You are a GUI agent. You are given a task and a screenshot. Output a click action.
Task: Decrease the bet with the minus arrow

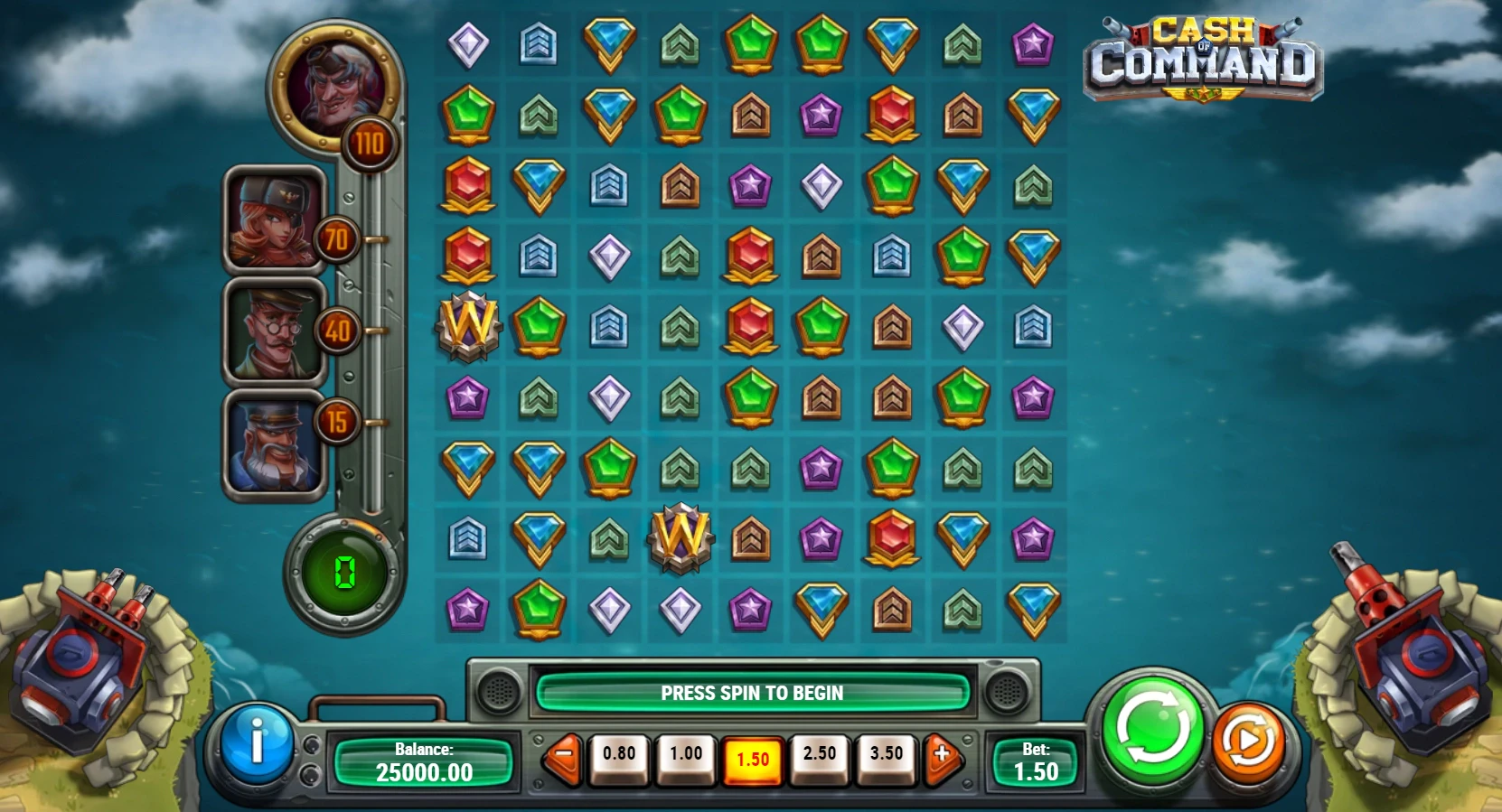(x=564, y=753)
